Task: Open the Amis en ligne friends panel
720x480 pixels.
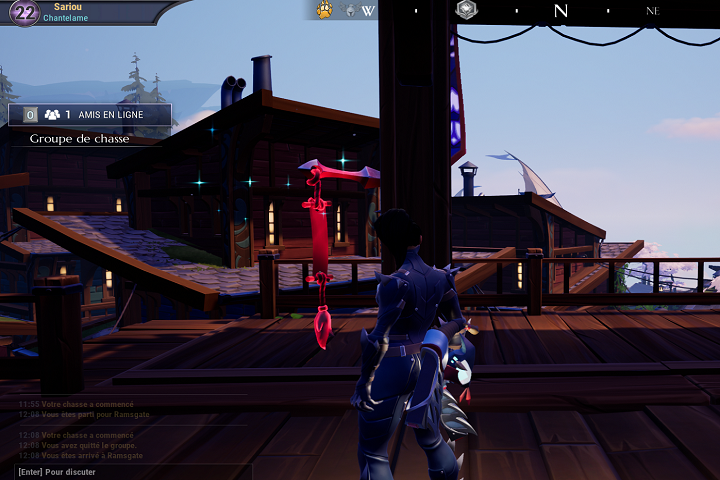Action: coord(90,115)
